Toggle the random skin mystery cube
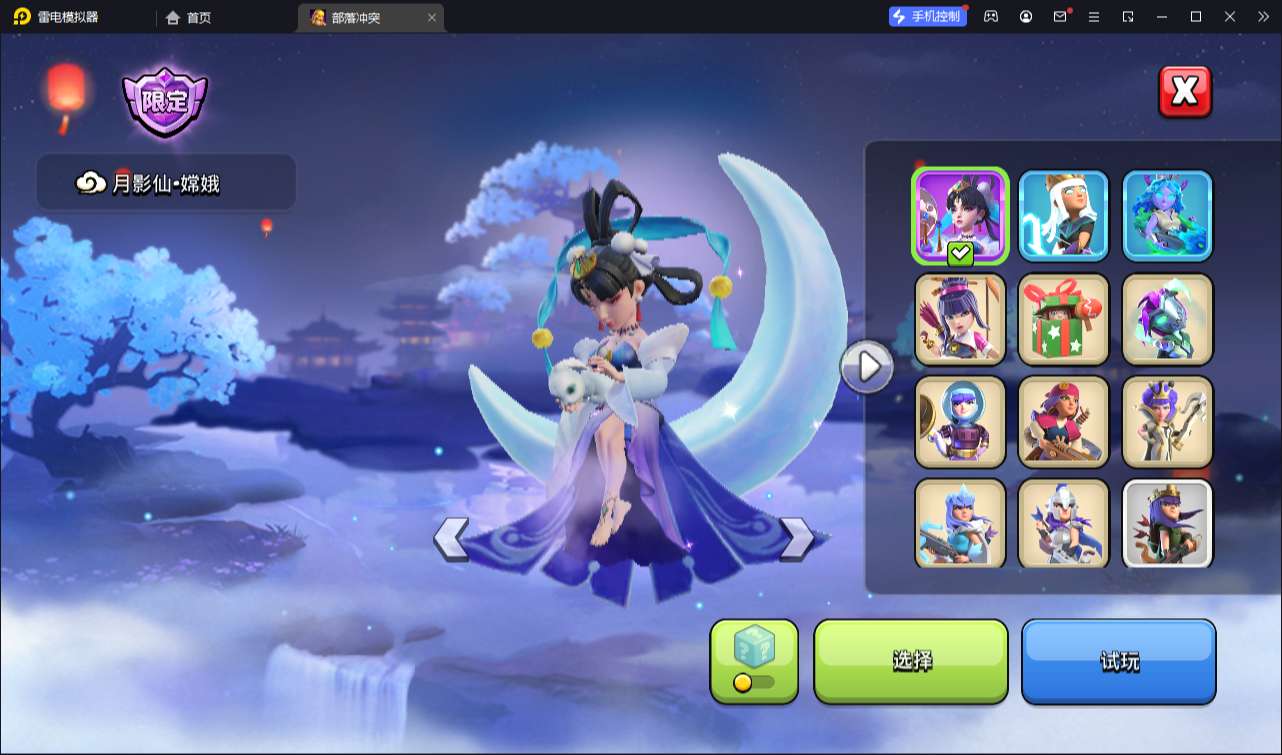The image size is (1282, 755). [x=754, y=661]
